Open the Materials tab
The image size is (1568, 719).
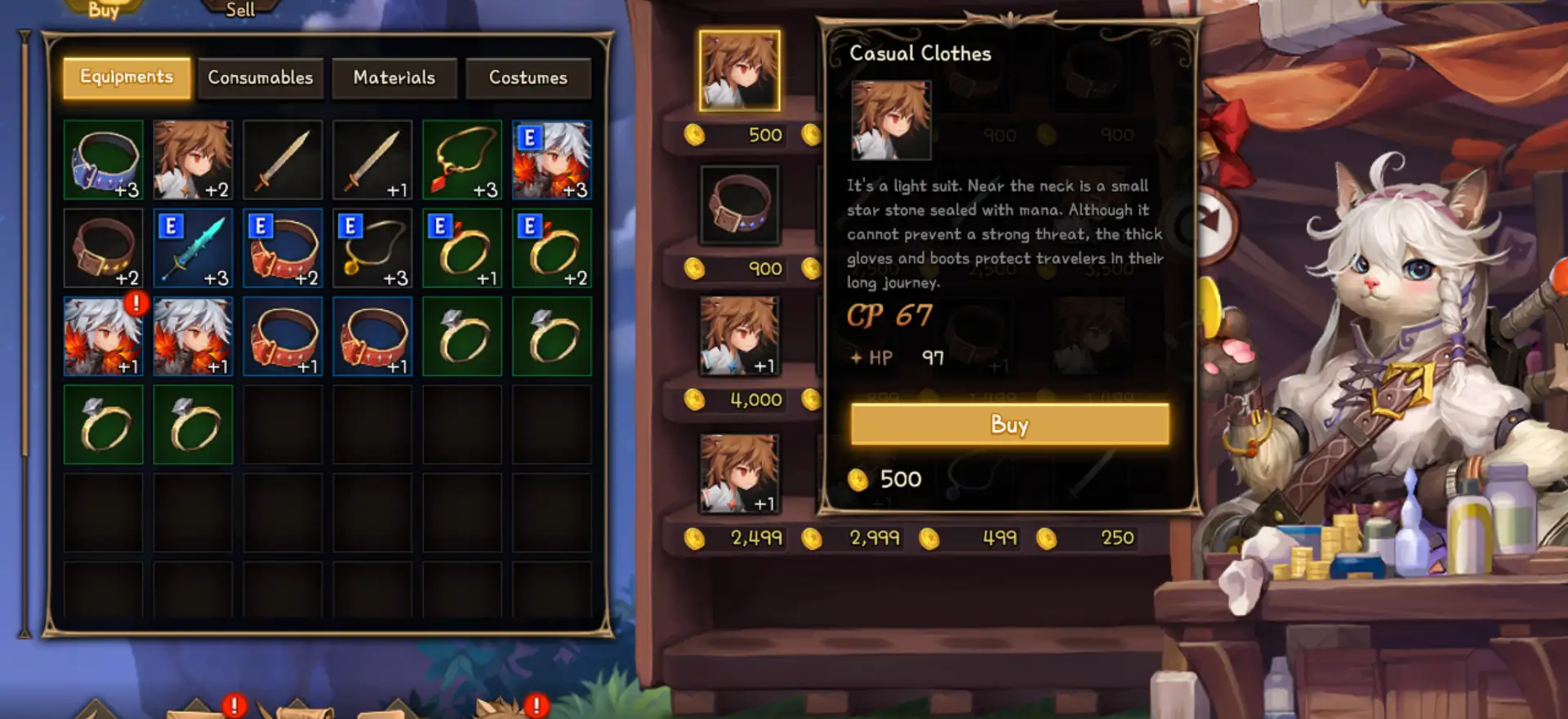[394, 78]
